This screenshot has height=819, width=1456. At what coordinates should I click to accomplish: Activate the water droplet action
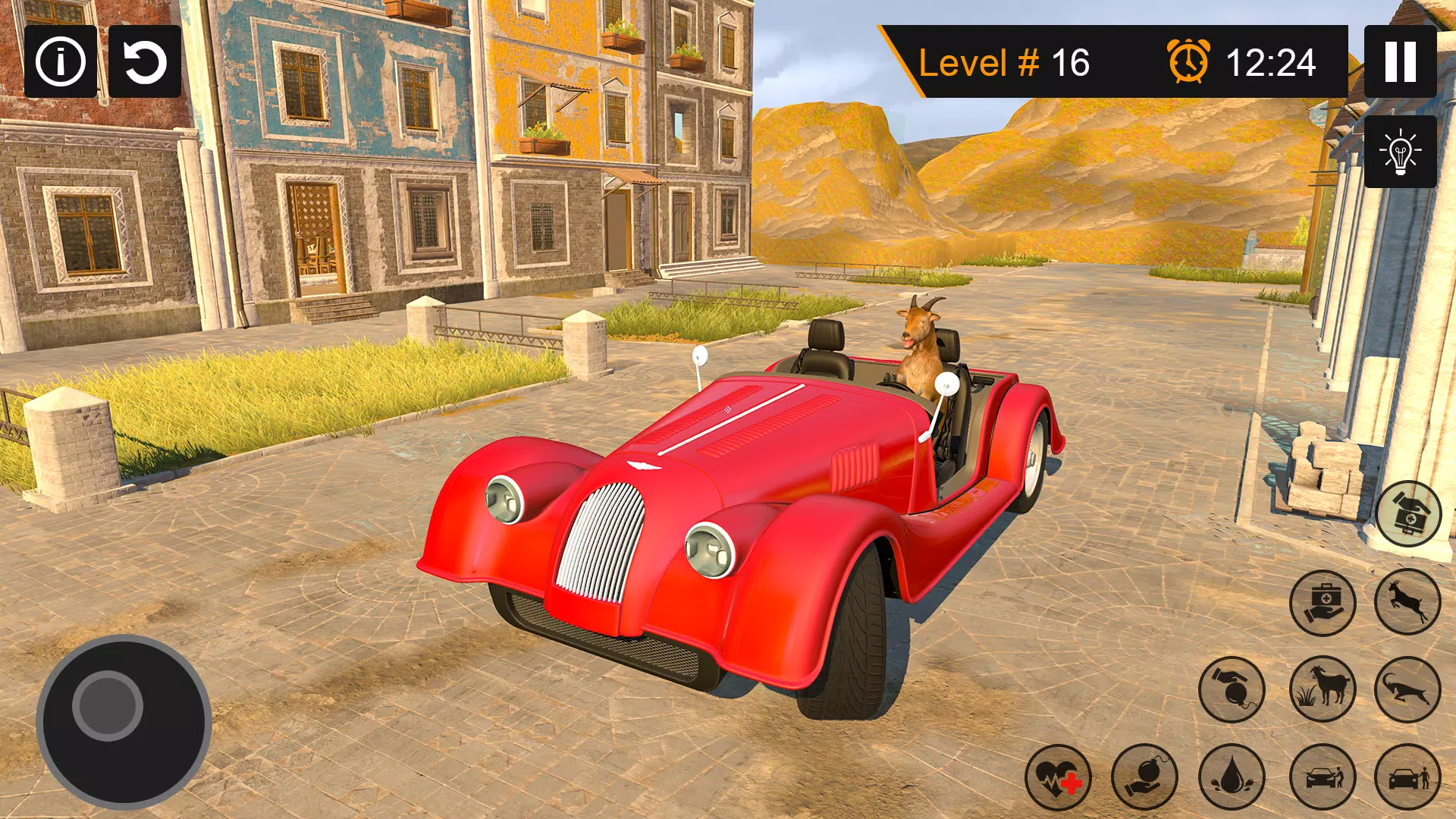coord(1232,777)
